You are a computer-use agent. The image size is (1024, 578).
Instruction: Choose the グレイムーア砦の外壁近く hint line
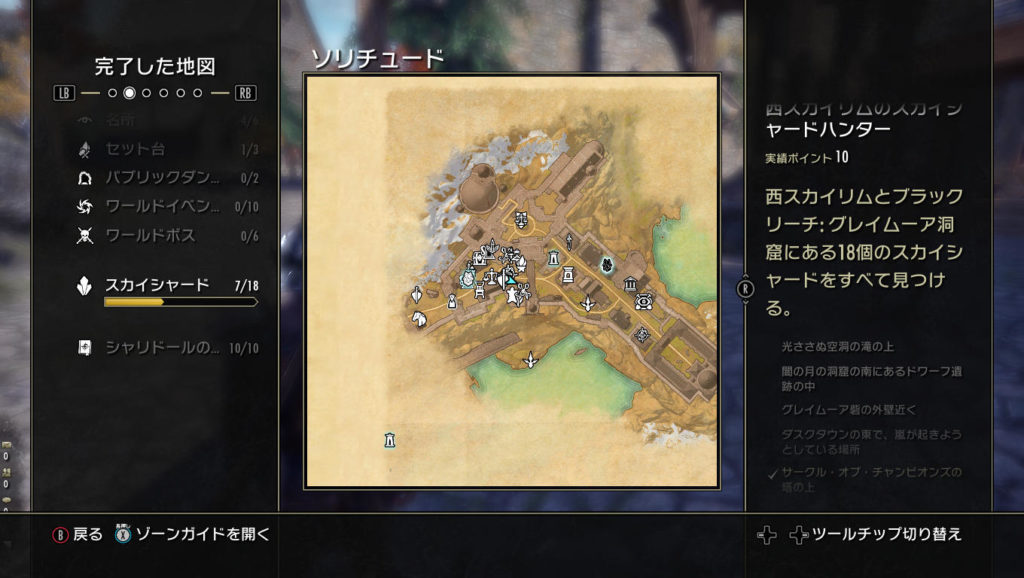click(848, 410)
